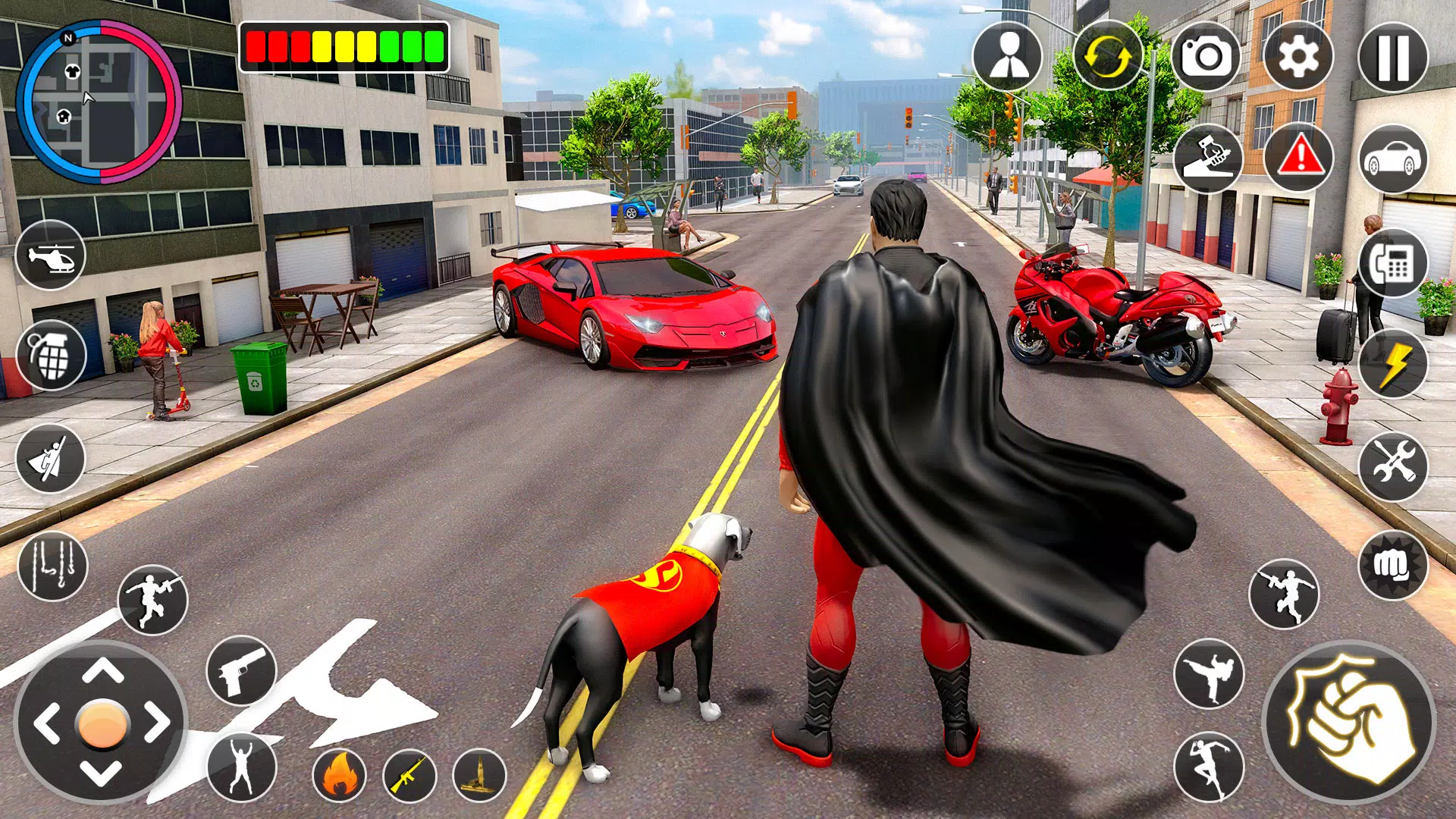The height and width of the screenshot is (819, 1456).
Task: Pause the game
Action: pyautogui.click(x=1392, y=57)
